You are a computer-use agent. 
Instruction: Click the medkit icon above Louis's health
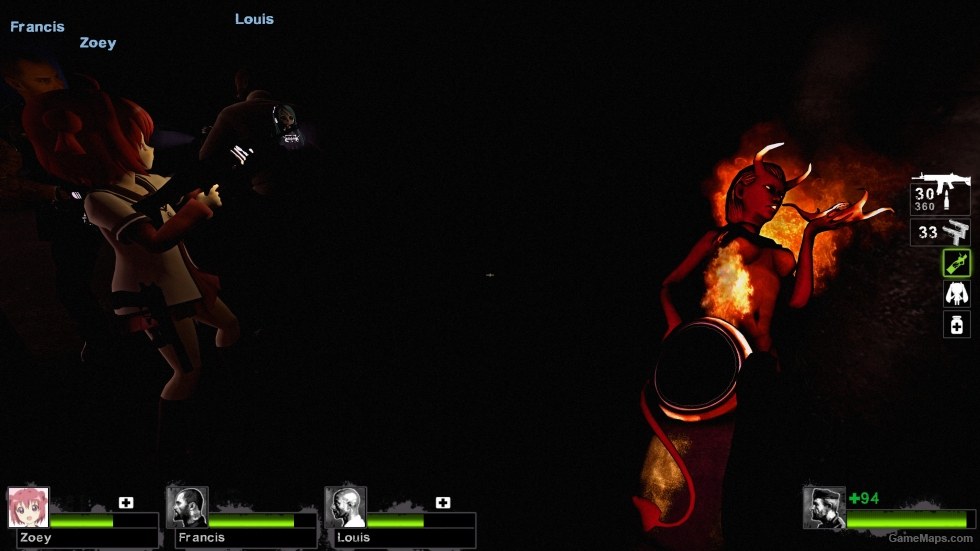tap(443, 502)
